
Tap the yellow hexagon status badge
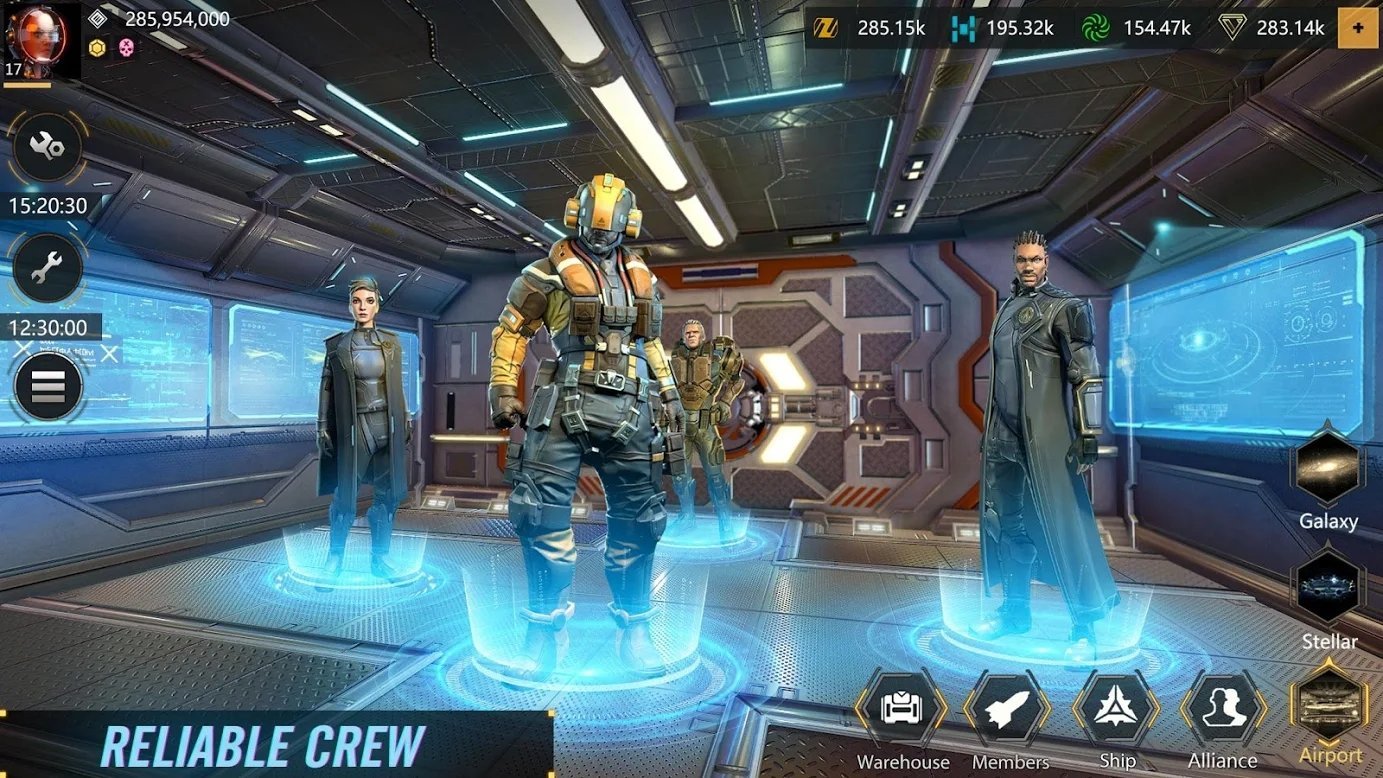click(97, 47)
